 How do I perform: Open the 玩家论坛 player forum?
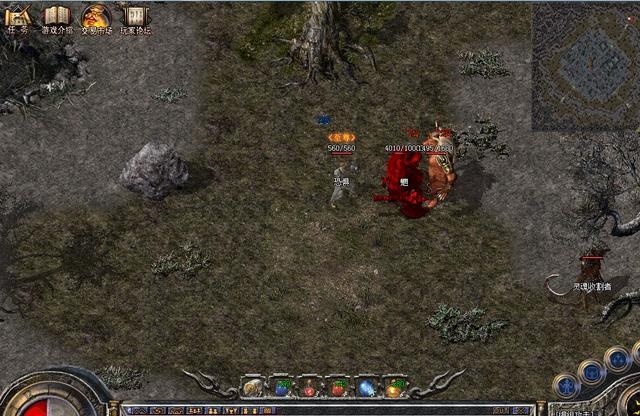coord(135,17)
